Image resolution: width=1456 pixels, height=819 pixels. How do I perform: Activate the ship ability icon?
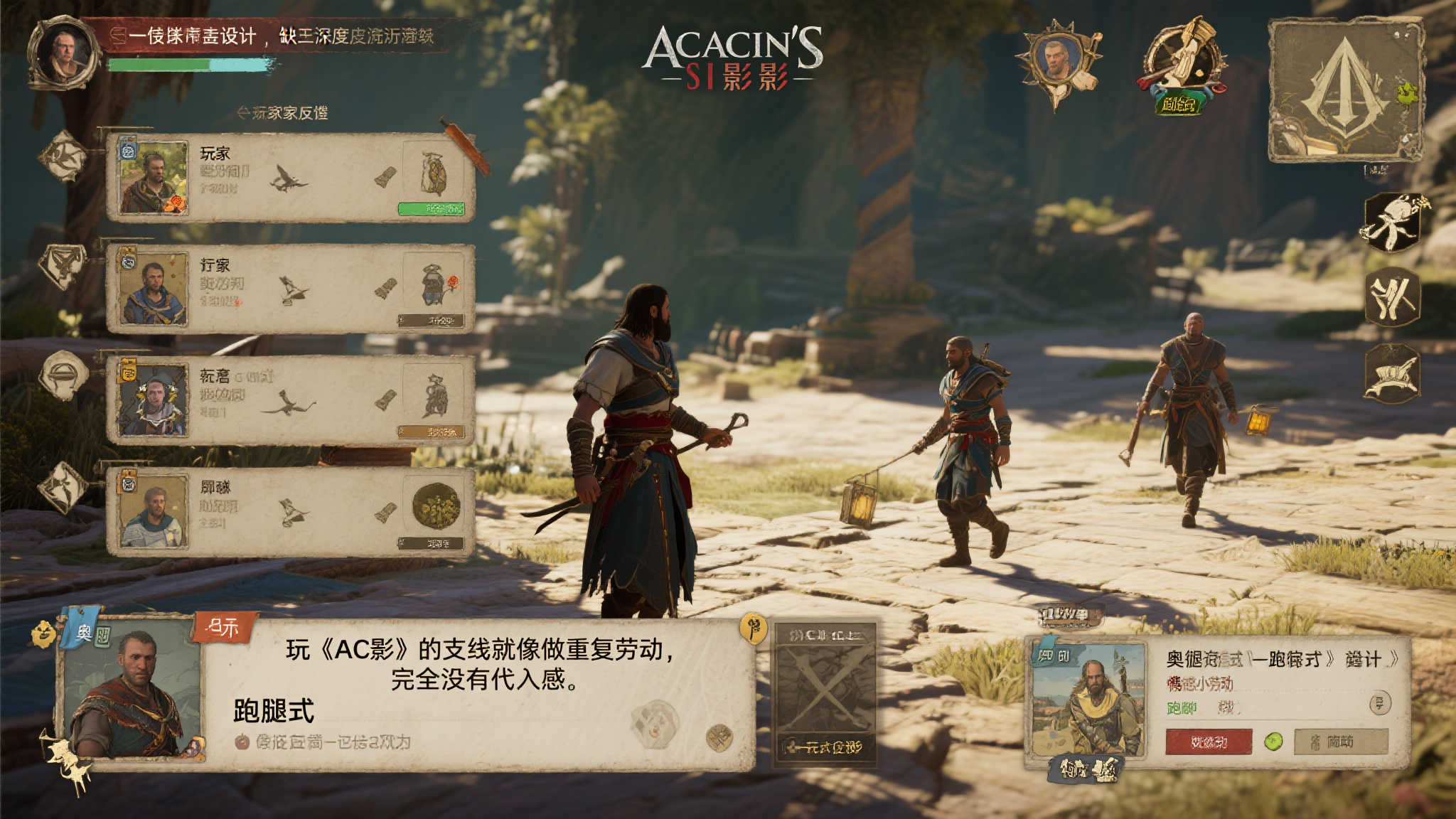click(1392, 374)
